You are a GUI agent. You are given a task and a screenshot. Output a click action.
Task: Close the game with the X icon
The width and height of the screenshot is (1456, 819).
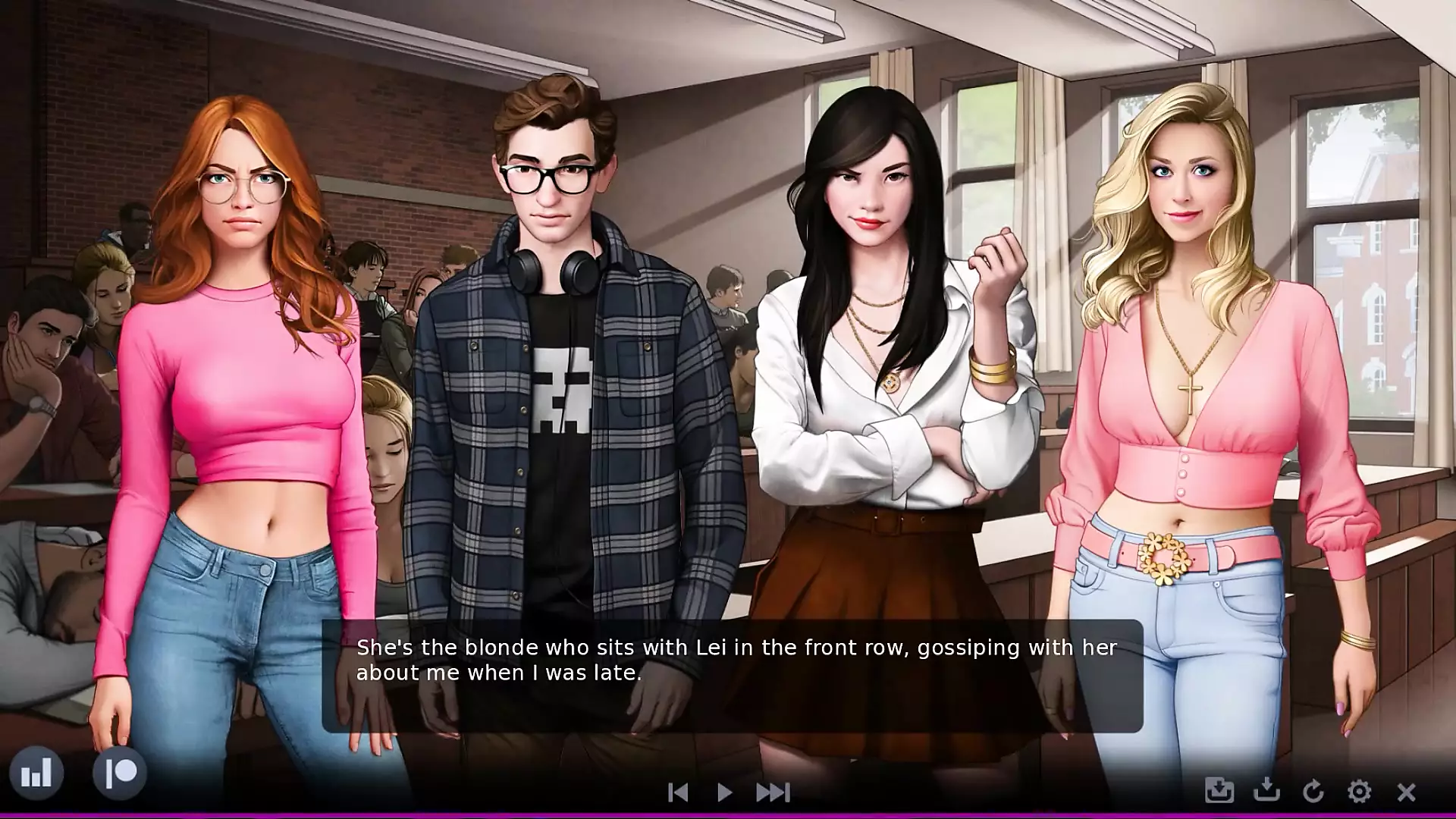pyautogui.click(x=1406, y=792)
